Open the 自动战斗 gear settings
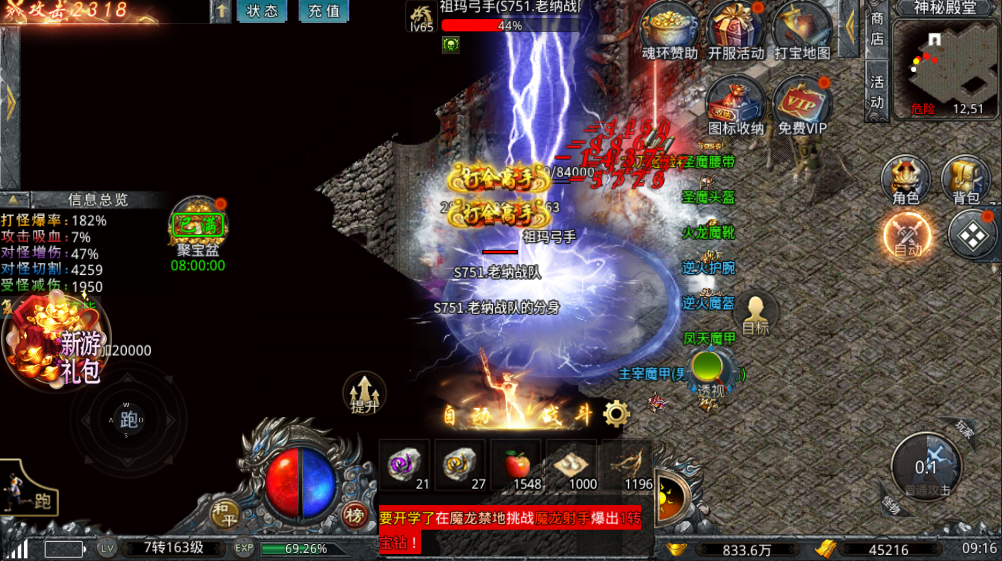 (x=616, y=412)
